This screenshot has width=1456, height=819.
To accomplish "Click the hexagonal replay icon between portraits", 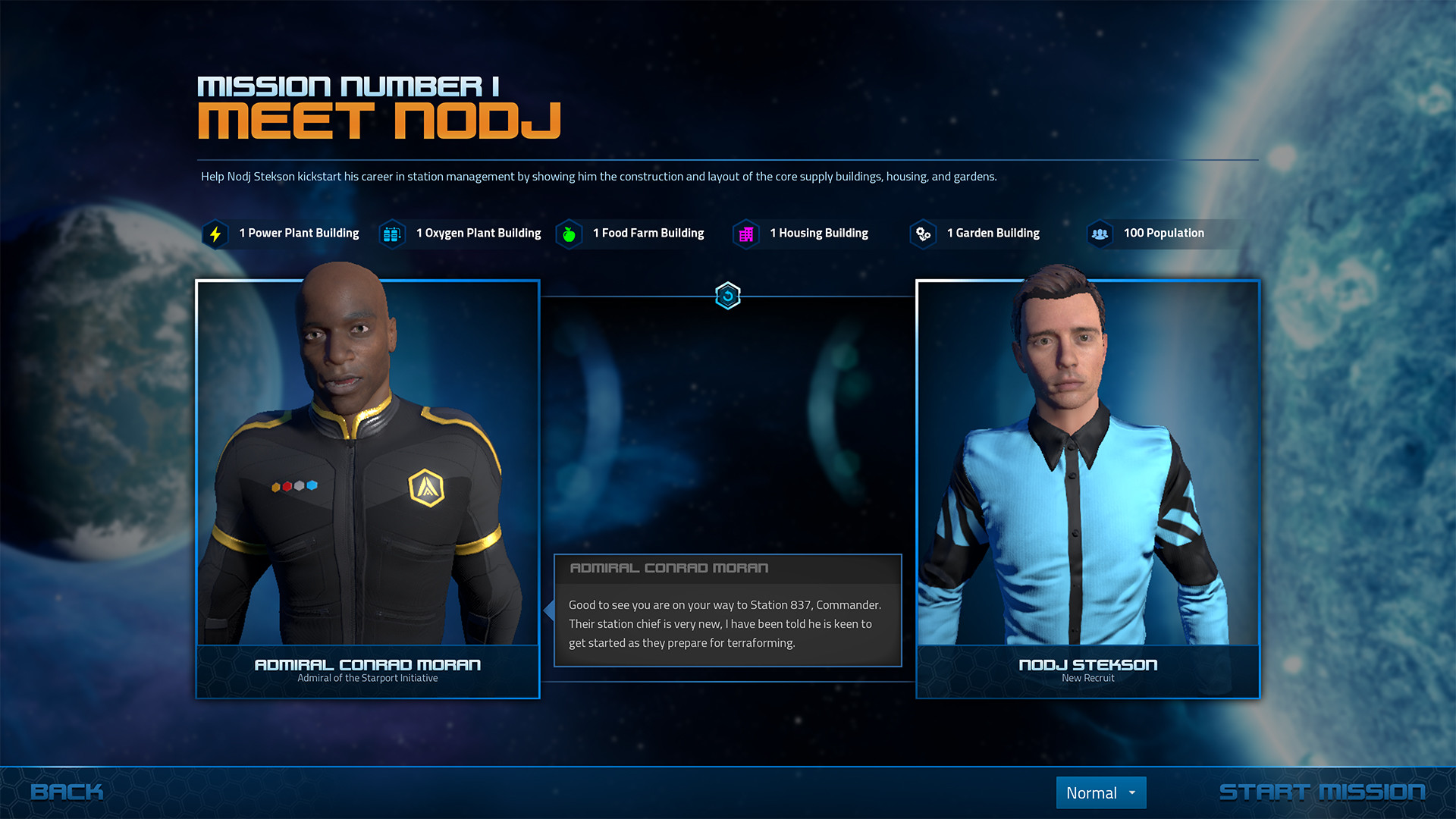I will point(727,297).
